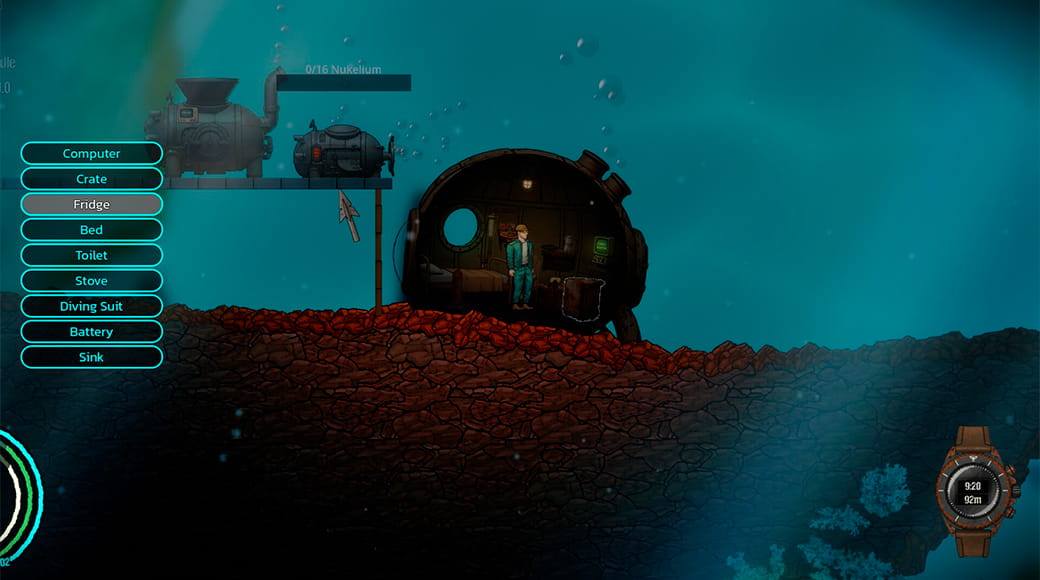The width and height of the screenshot is (1040, 580).
Task: Open the wristwatch time and depth gauge
Action: [972, 490]
